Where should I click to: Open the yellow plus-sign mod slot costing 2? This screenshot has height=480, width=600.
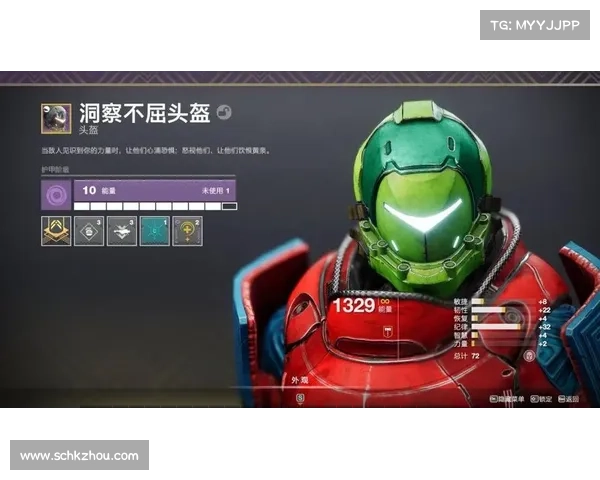(188, 231)
